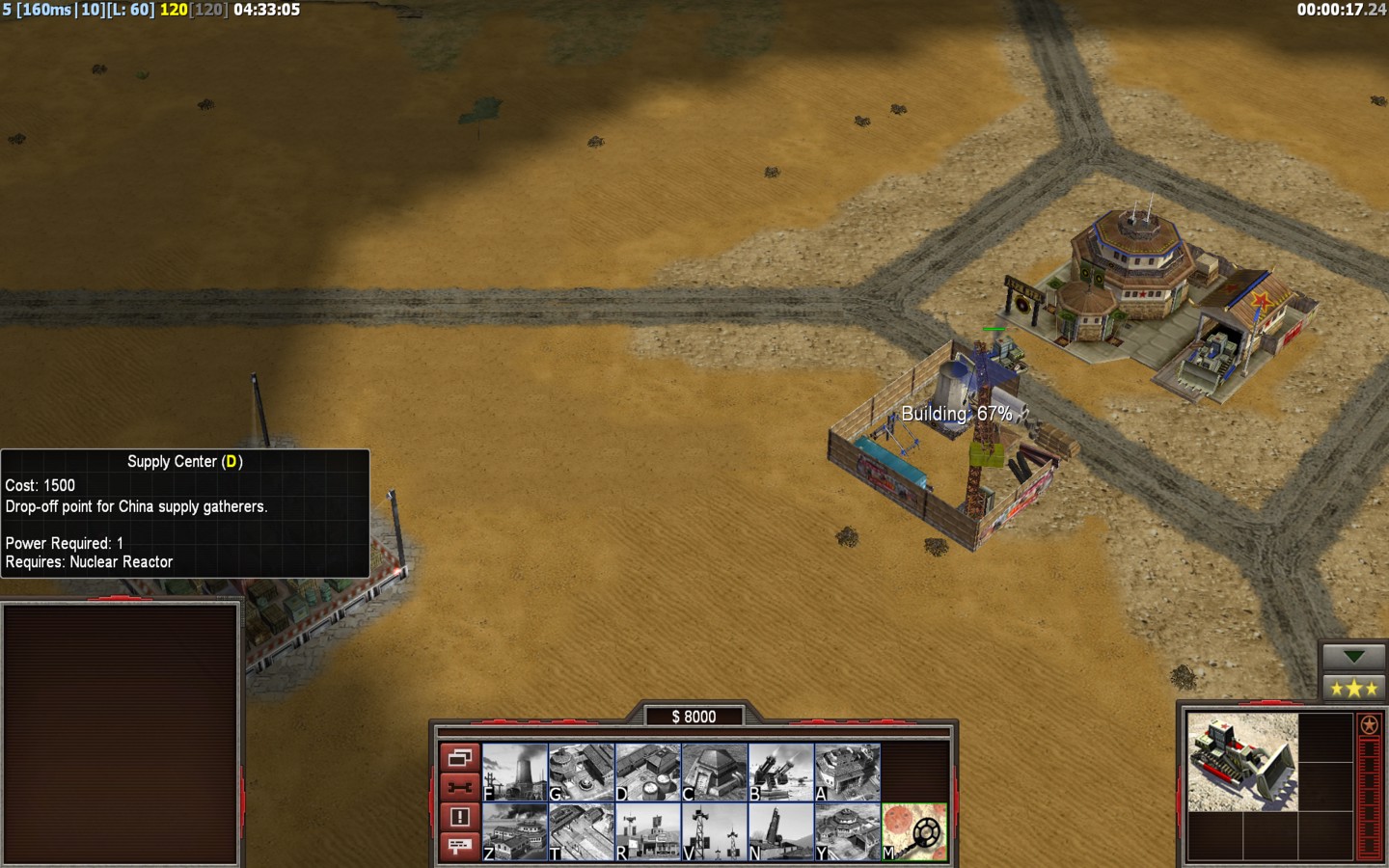Choose the Internet Center build icon (T)

click(582, 831)
